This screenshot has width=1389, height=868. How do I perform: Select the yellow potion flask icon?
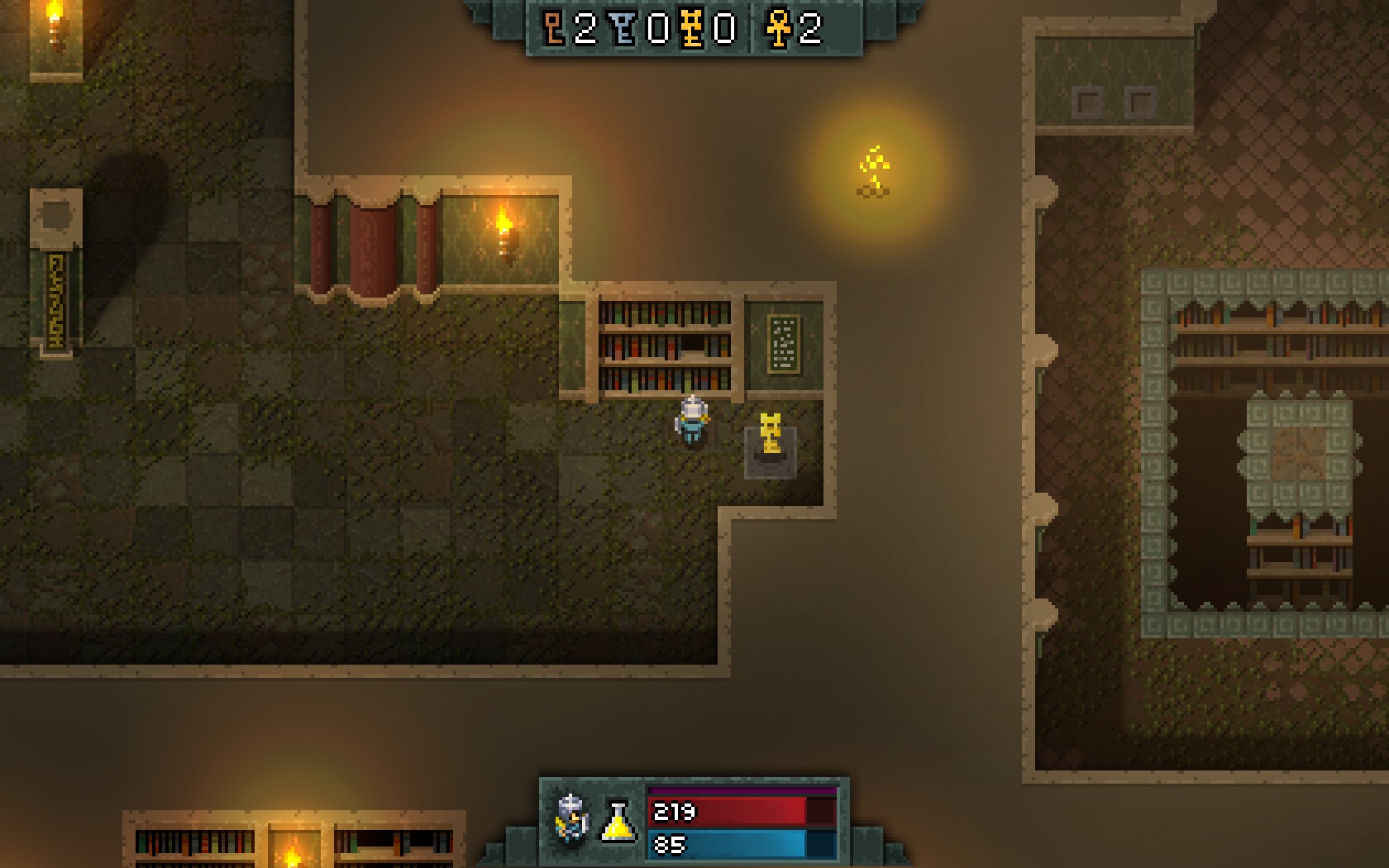point(618,821)
